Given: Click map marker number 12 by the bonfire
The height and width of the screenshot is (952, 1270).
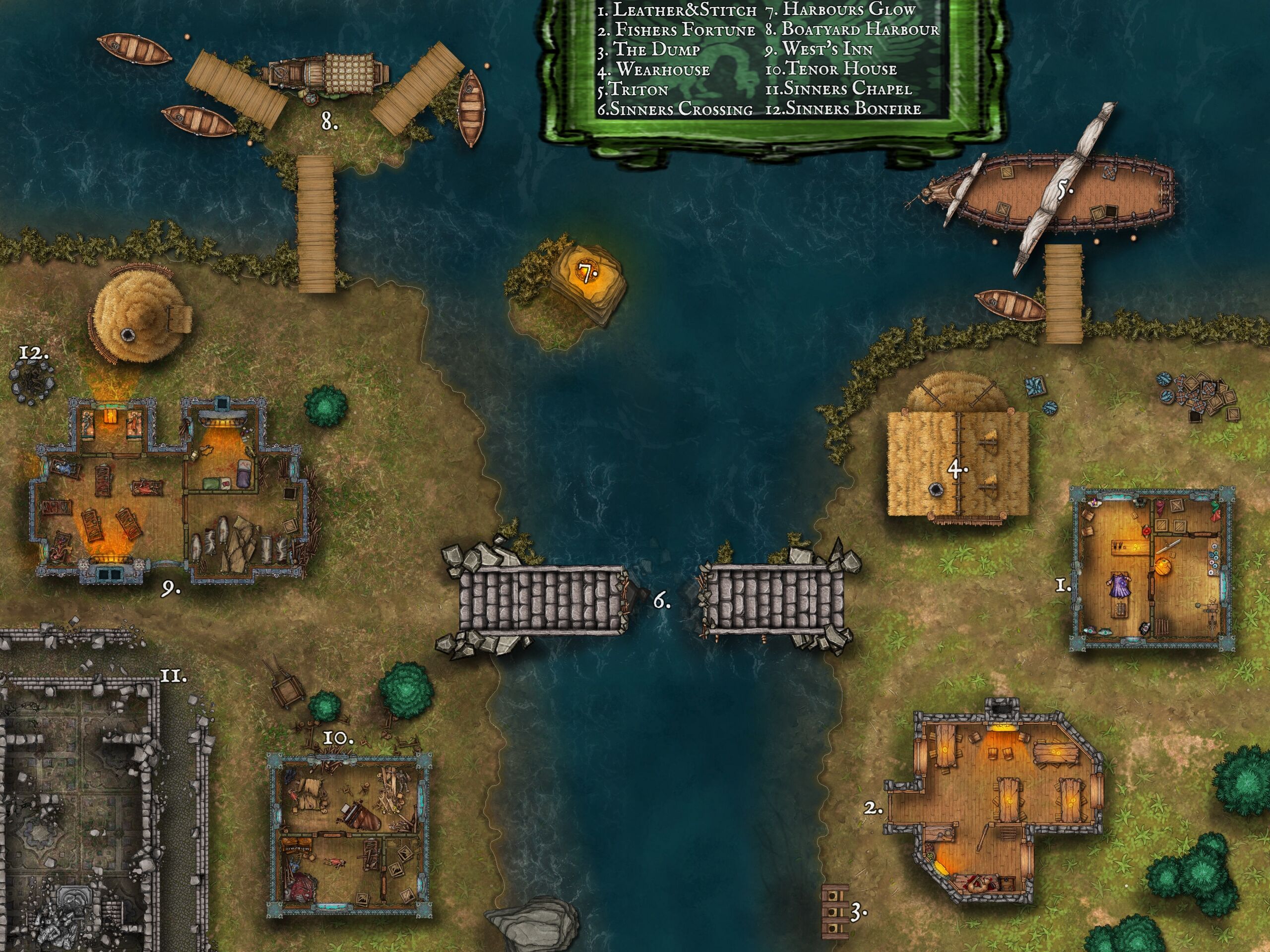Looking at the screenshot, I should point(33,353).
